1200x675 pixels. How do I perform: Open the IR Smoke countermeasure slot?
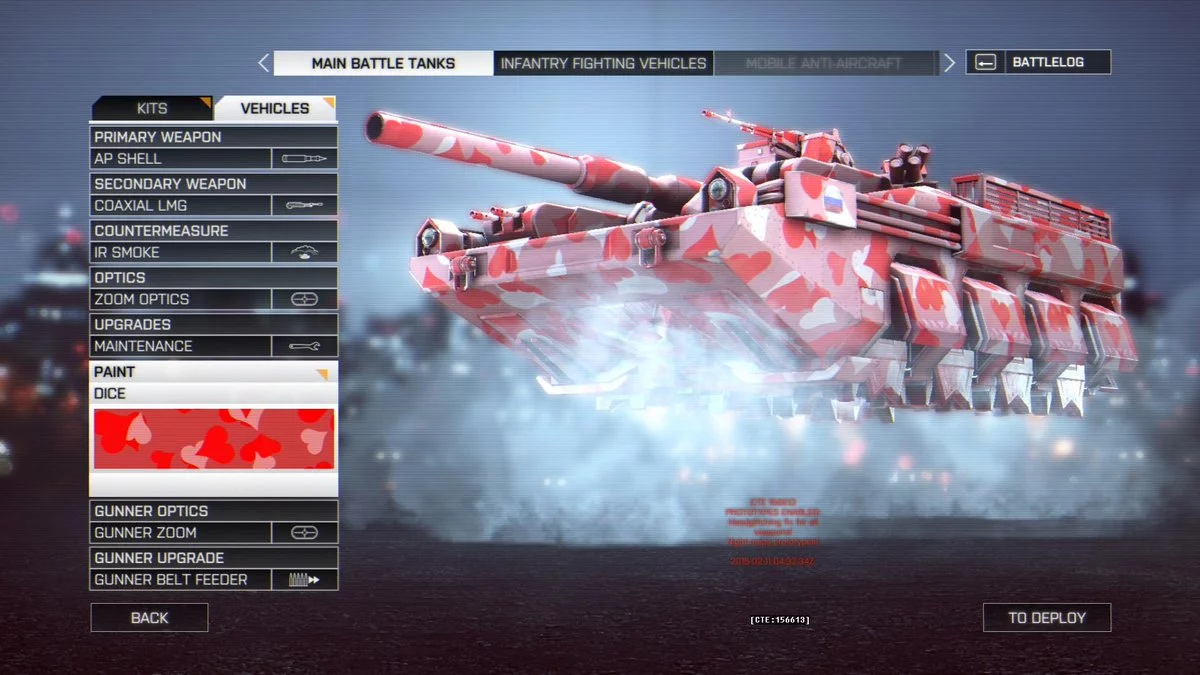(214, 252)
